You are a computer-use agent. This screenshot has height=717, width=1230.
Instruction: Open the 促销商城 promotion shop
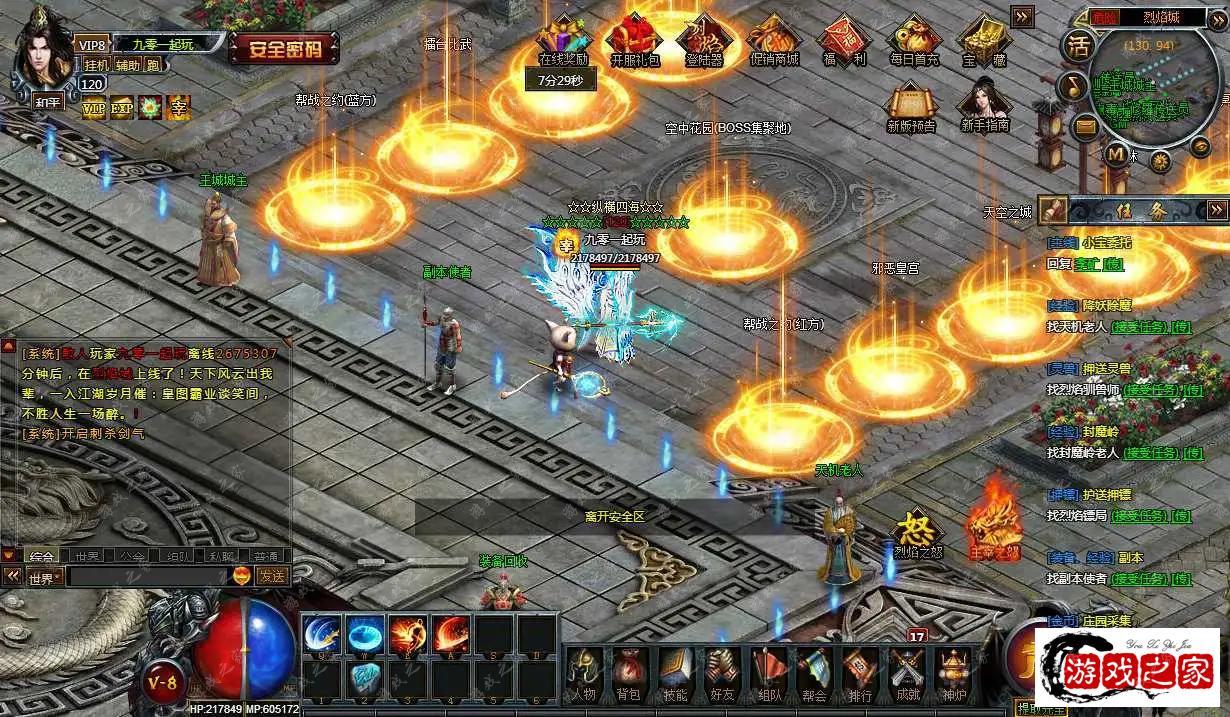coord(774,40)
